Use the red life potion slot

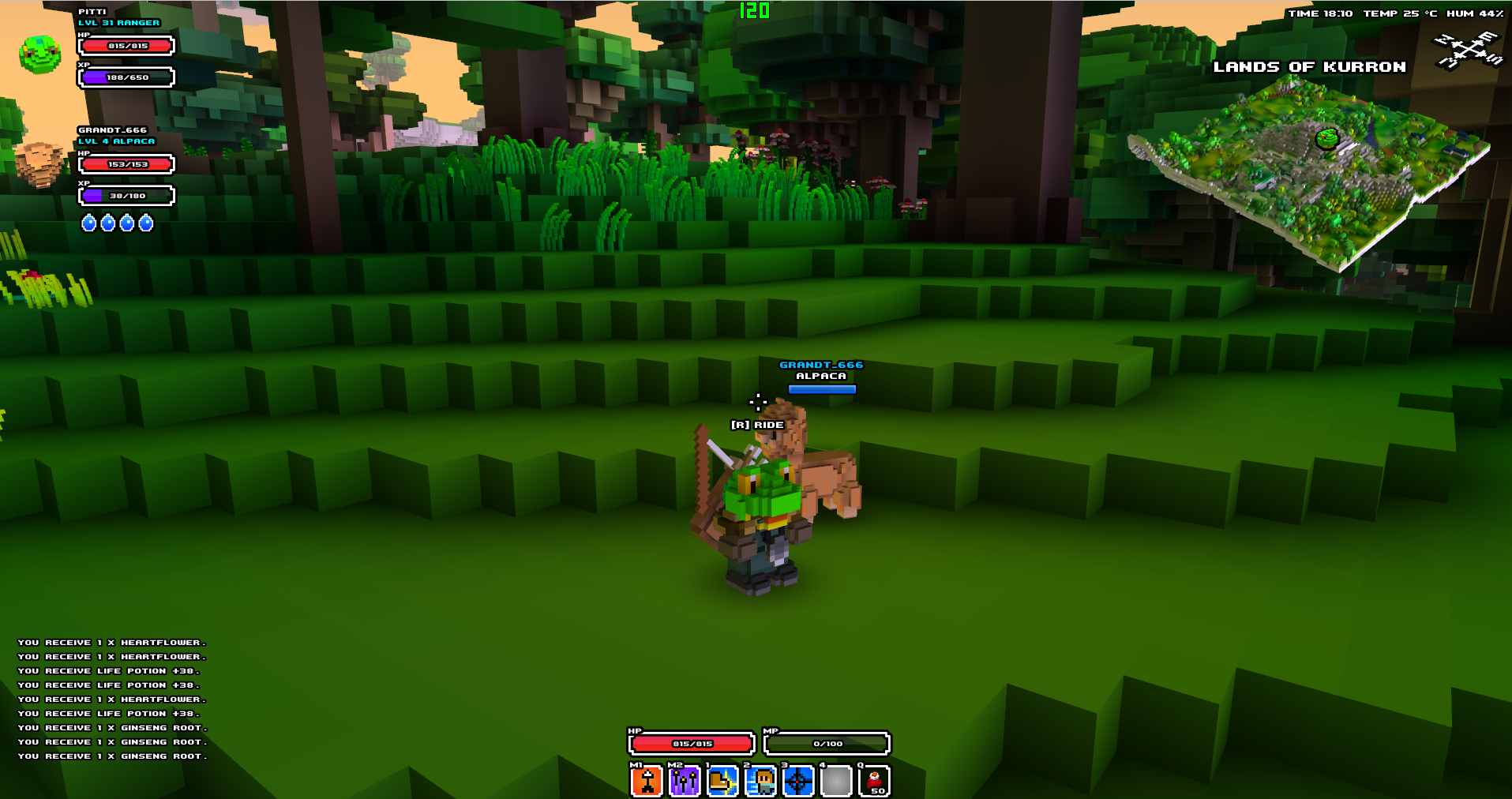point(874,782)
